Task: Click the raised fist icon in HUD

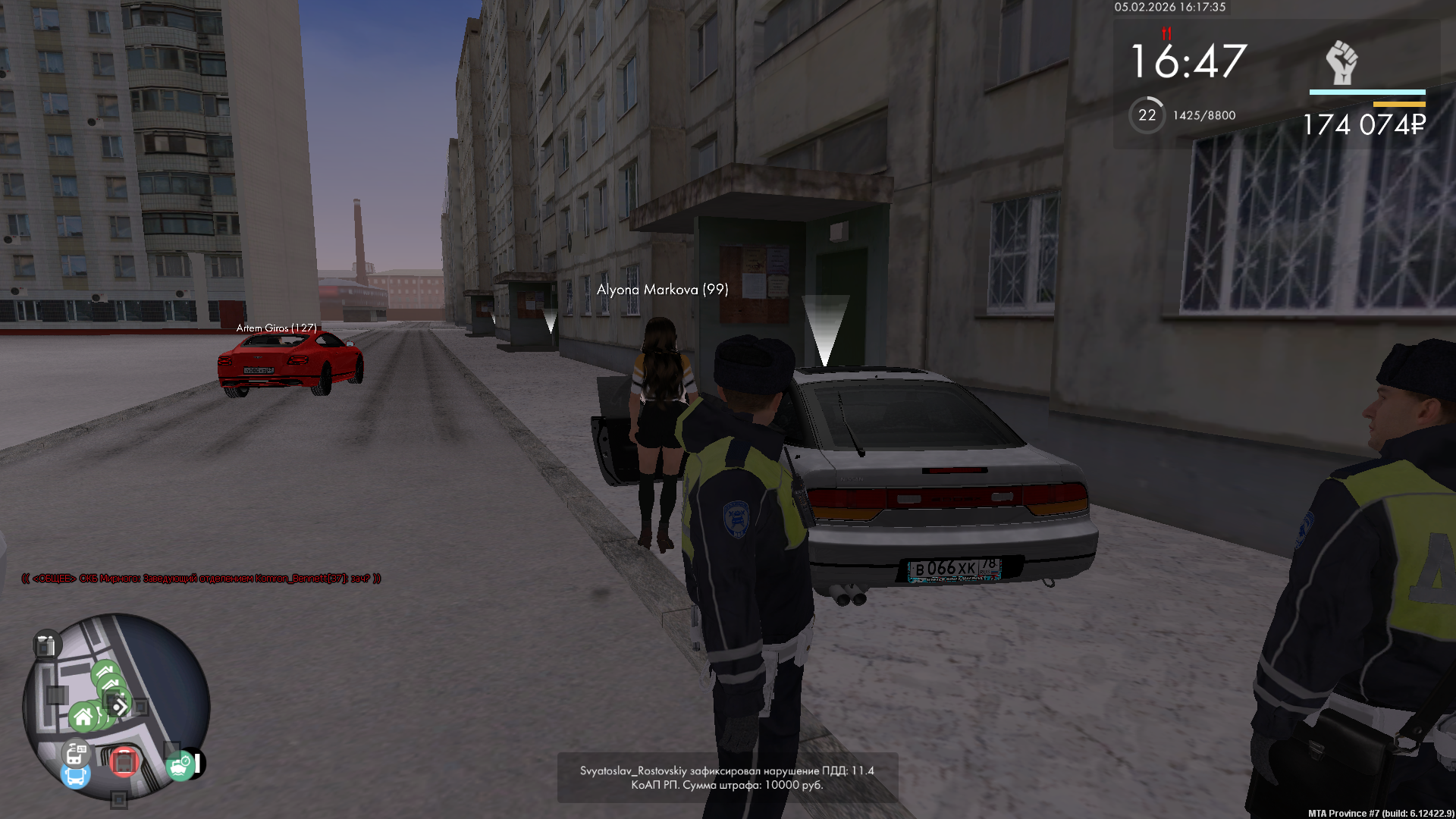Action: point(1341,62)
